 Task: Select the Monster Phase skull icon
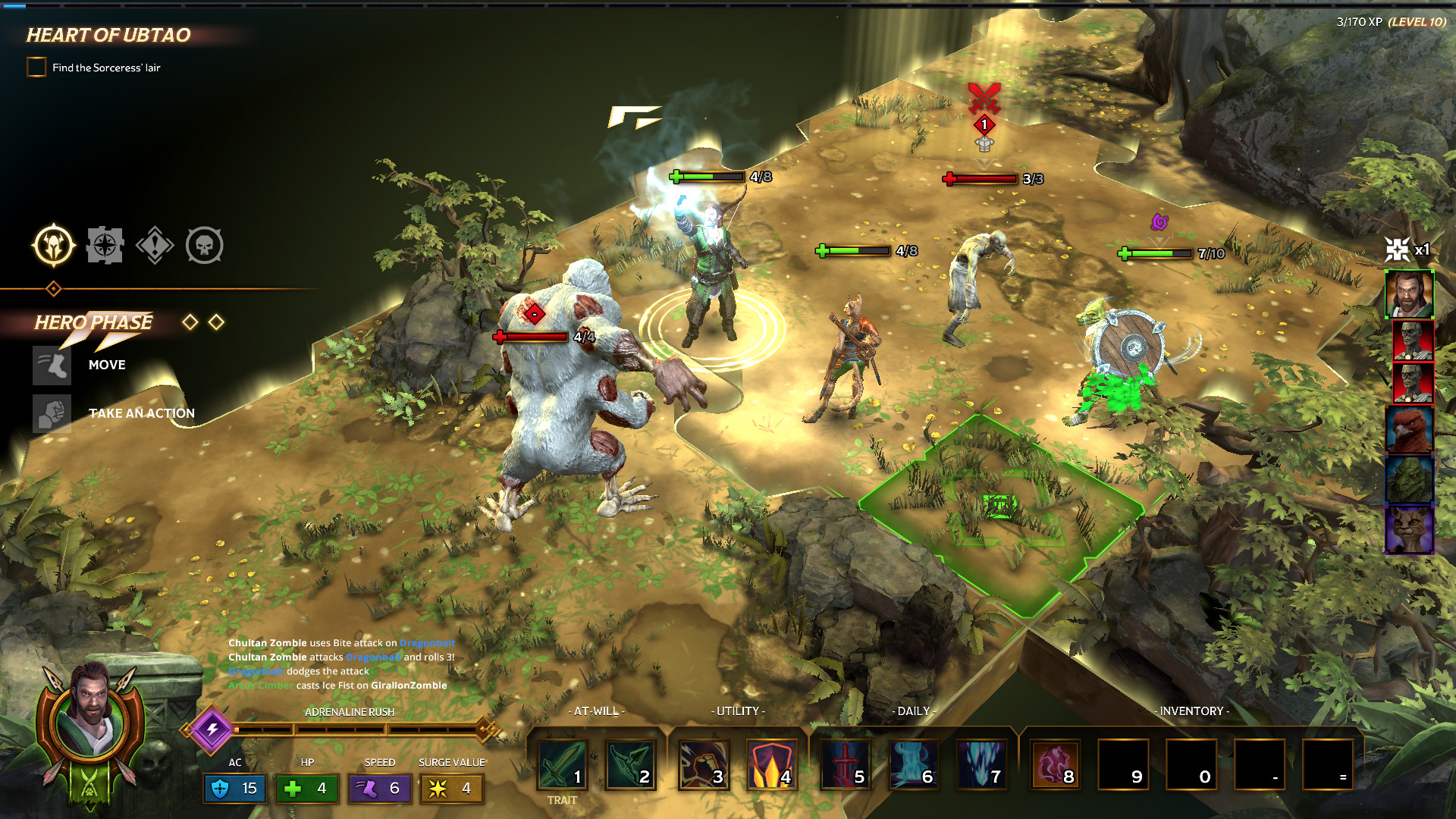pyautogui.click(x=206, y=244)
